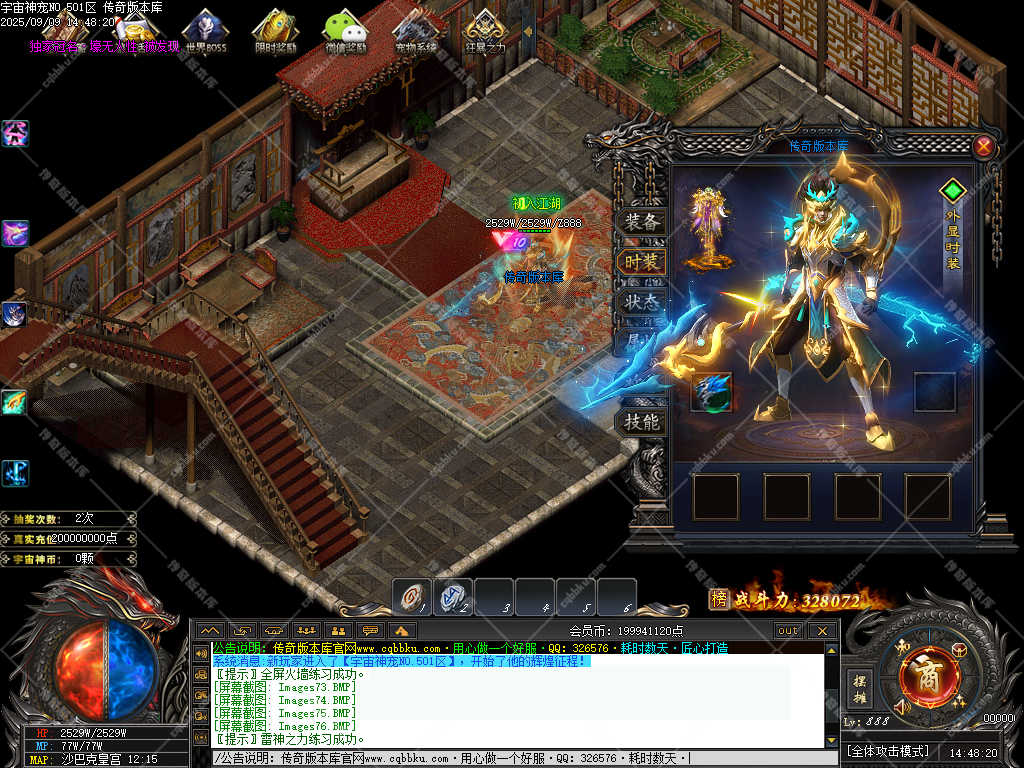Toggle the 外显时装 green diamond

pyautogui.click(x=952, y=190)
